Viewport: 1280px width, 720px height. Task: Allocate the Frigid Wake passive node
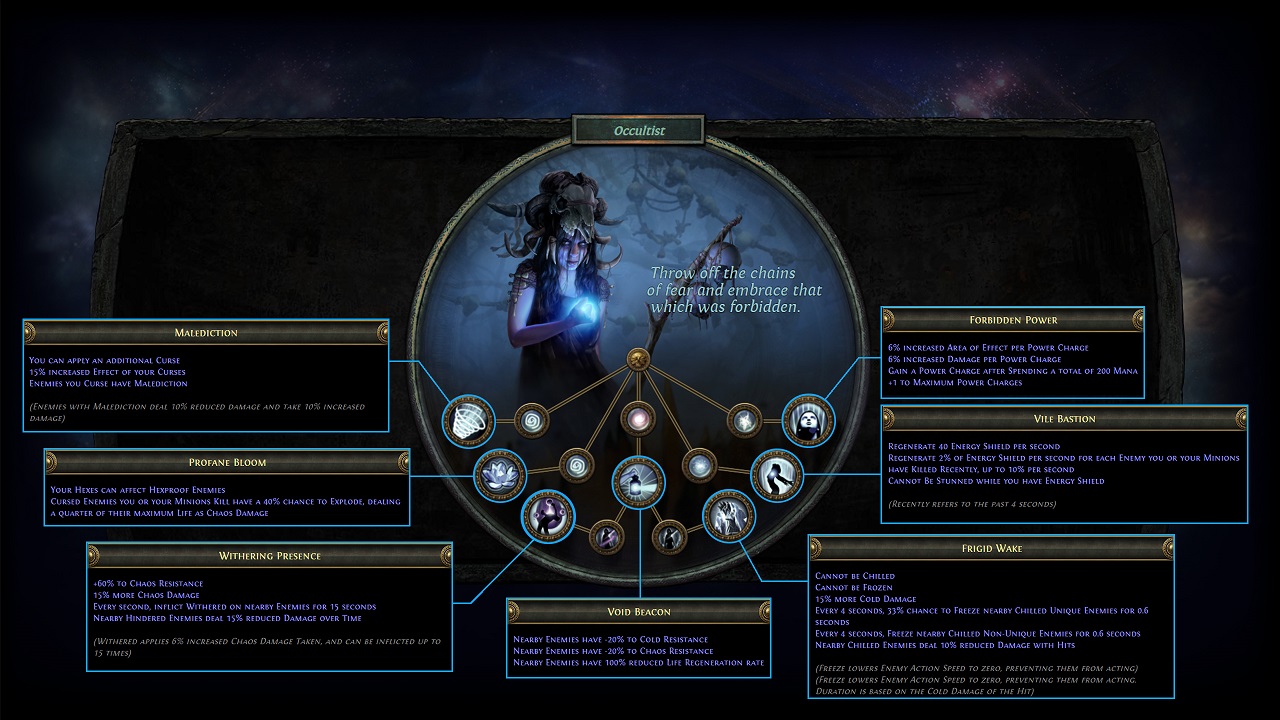(728, 517)
